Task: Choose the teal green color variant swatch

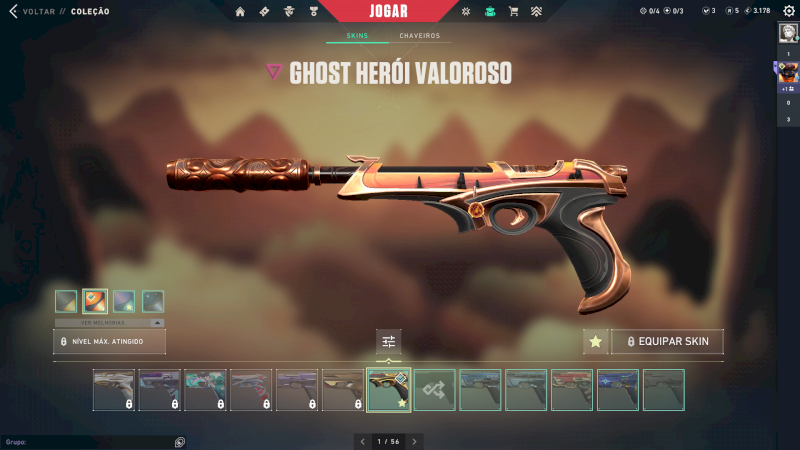Action: 153,301
